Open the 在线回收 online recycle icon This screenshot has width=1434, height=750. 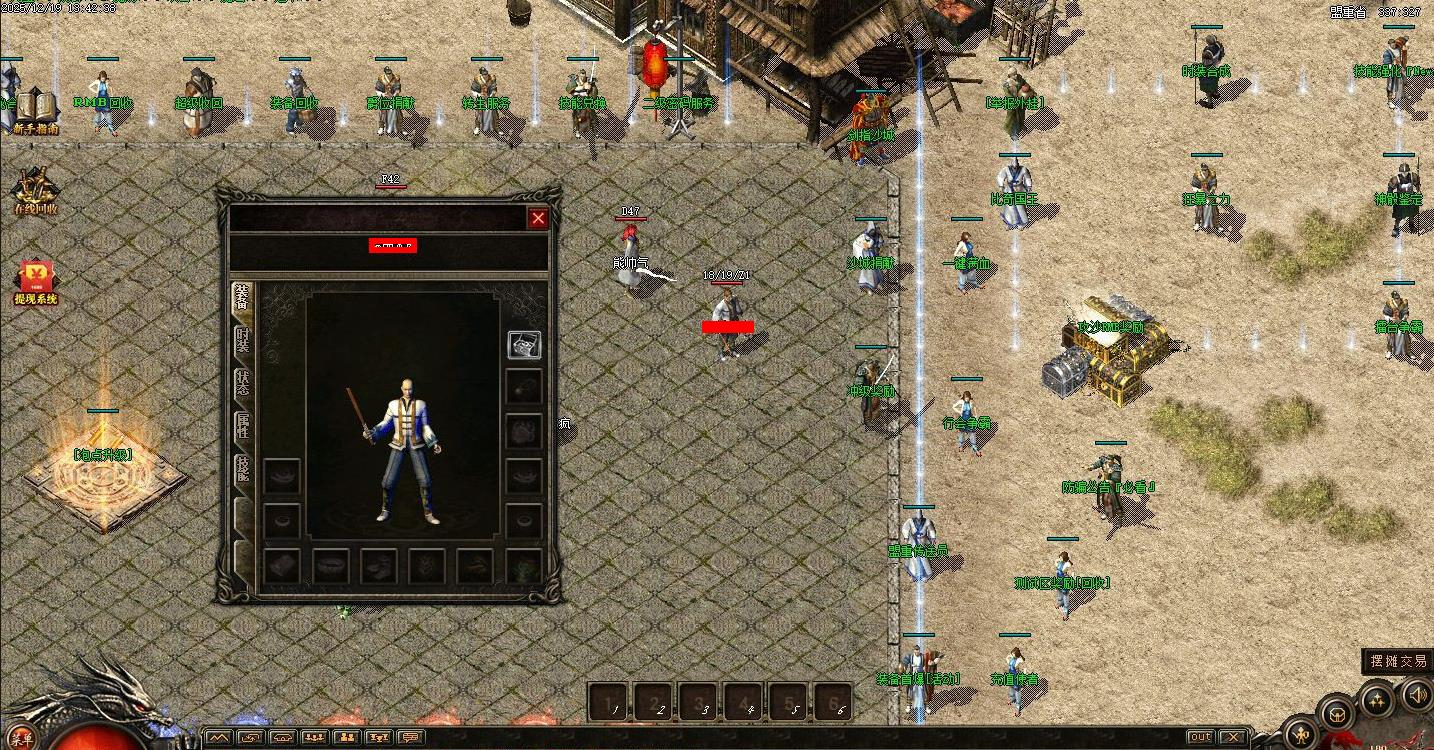(35, 192)
